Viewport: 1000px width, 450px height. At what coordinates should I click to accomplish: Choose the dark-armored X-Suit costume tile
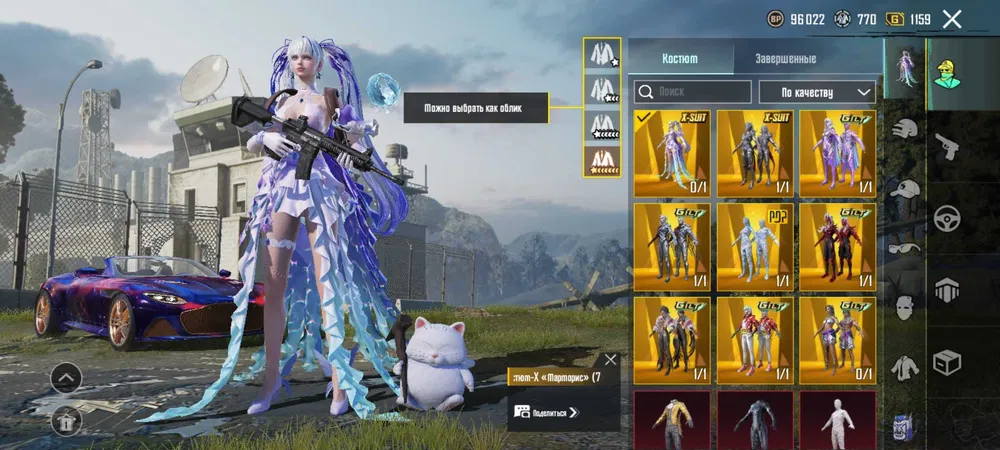(755, 153)
